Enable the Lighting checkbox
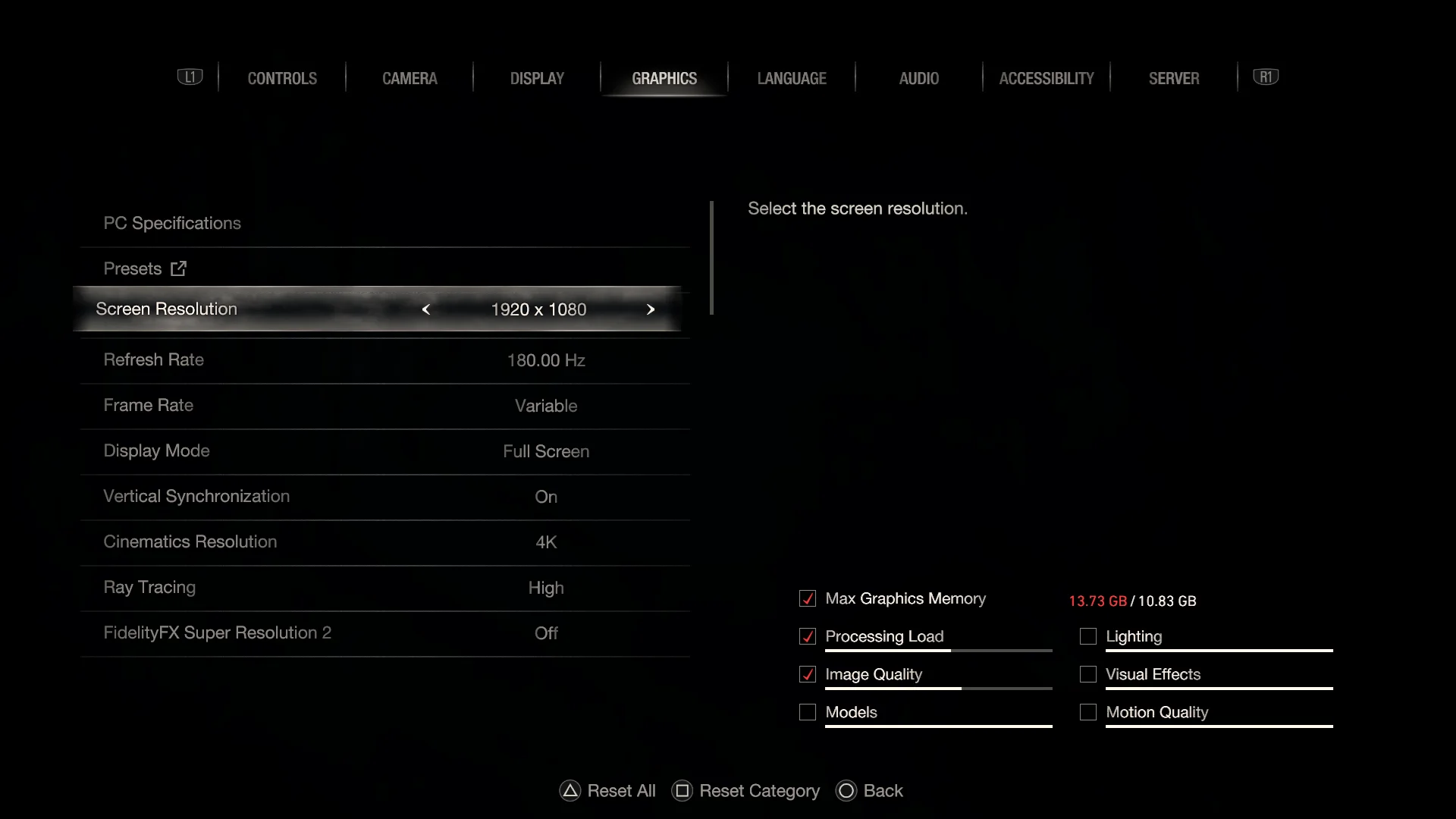Image resolution: width=1456 pixels, height=819 pixels. pyautogui.click(x=1088, y=636)
